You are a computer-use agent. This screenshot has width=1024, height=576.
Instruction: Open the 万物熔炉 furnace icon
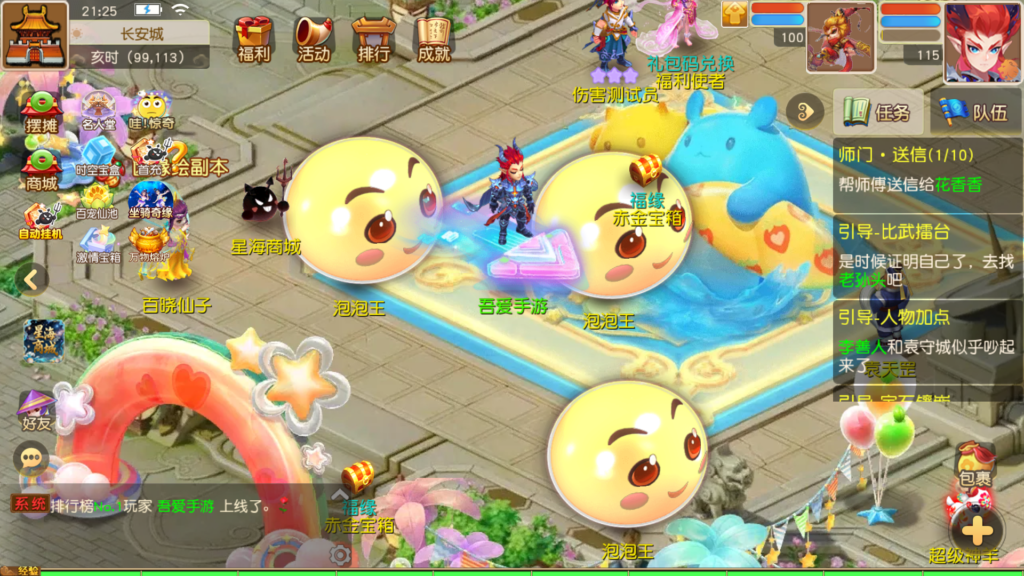pos(150,245)
